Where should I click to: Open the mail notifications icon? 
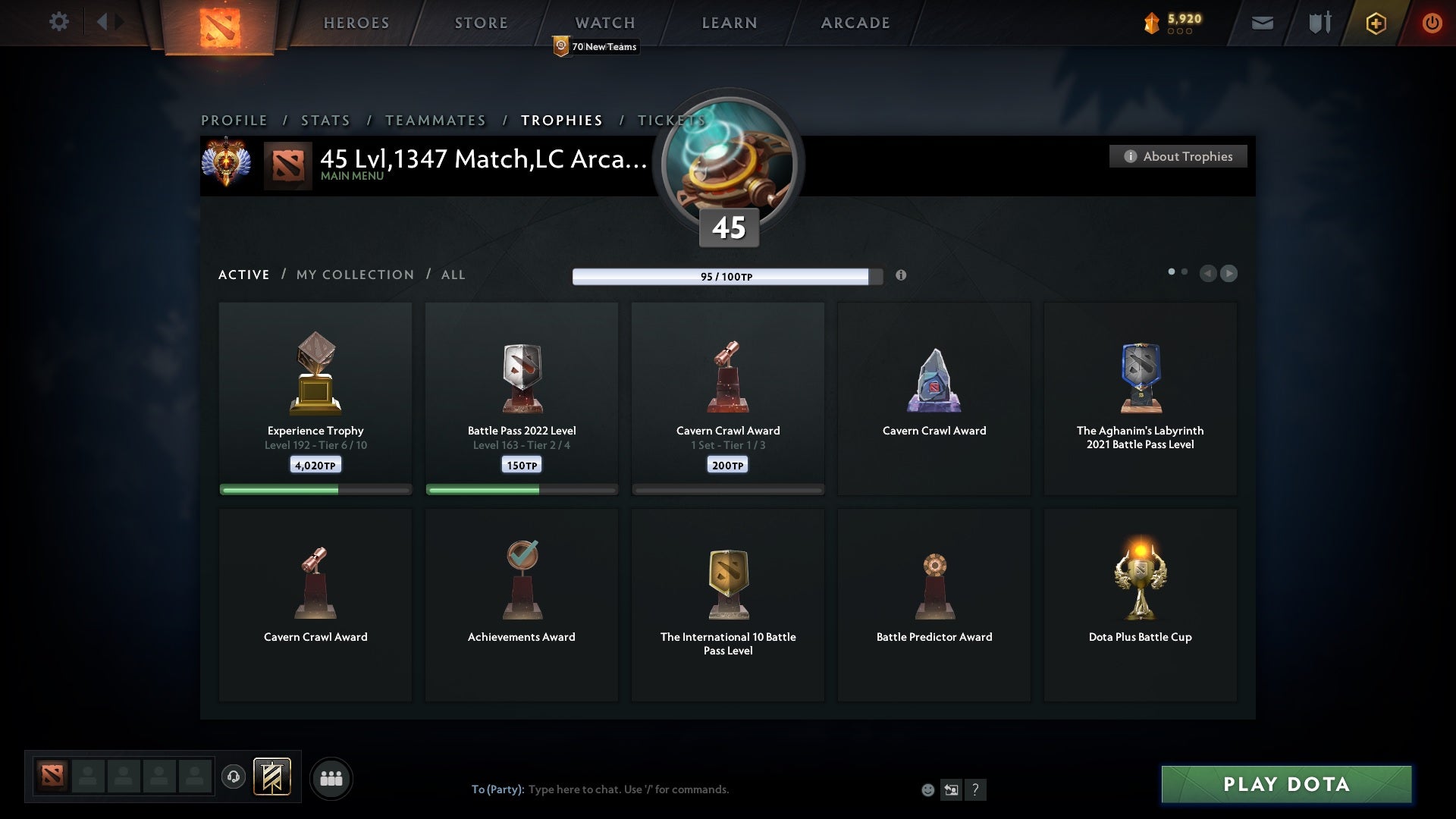[x=1262, y=23]
